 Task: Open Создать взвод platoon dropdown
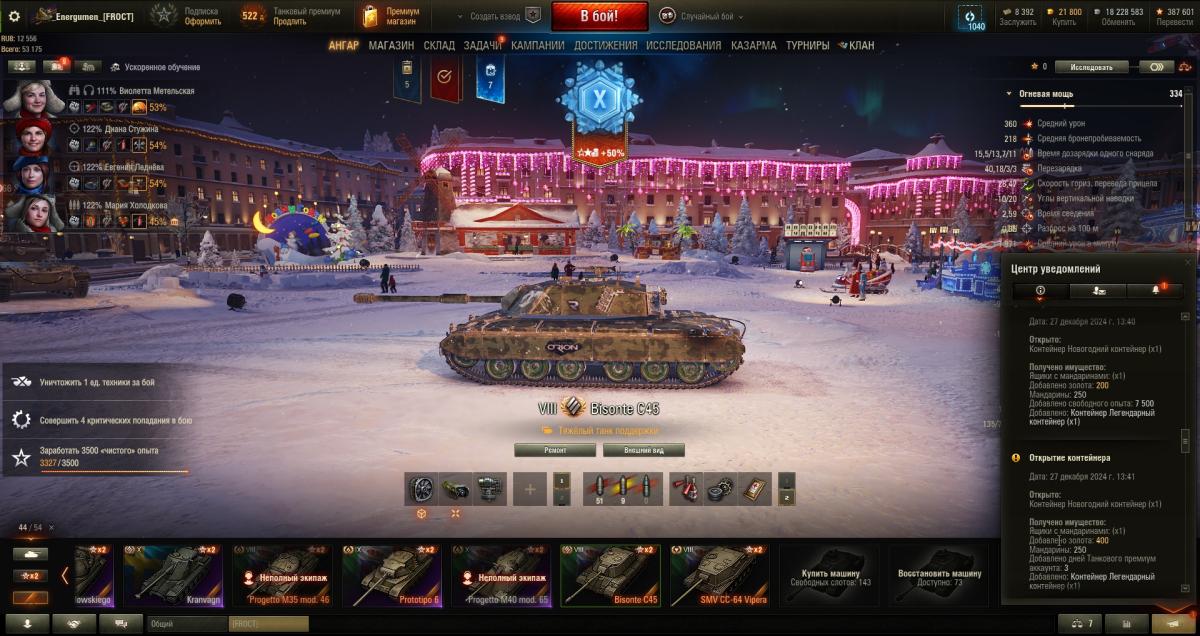497,16
